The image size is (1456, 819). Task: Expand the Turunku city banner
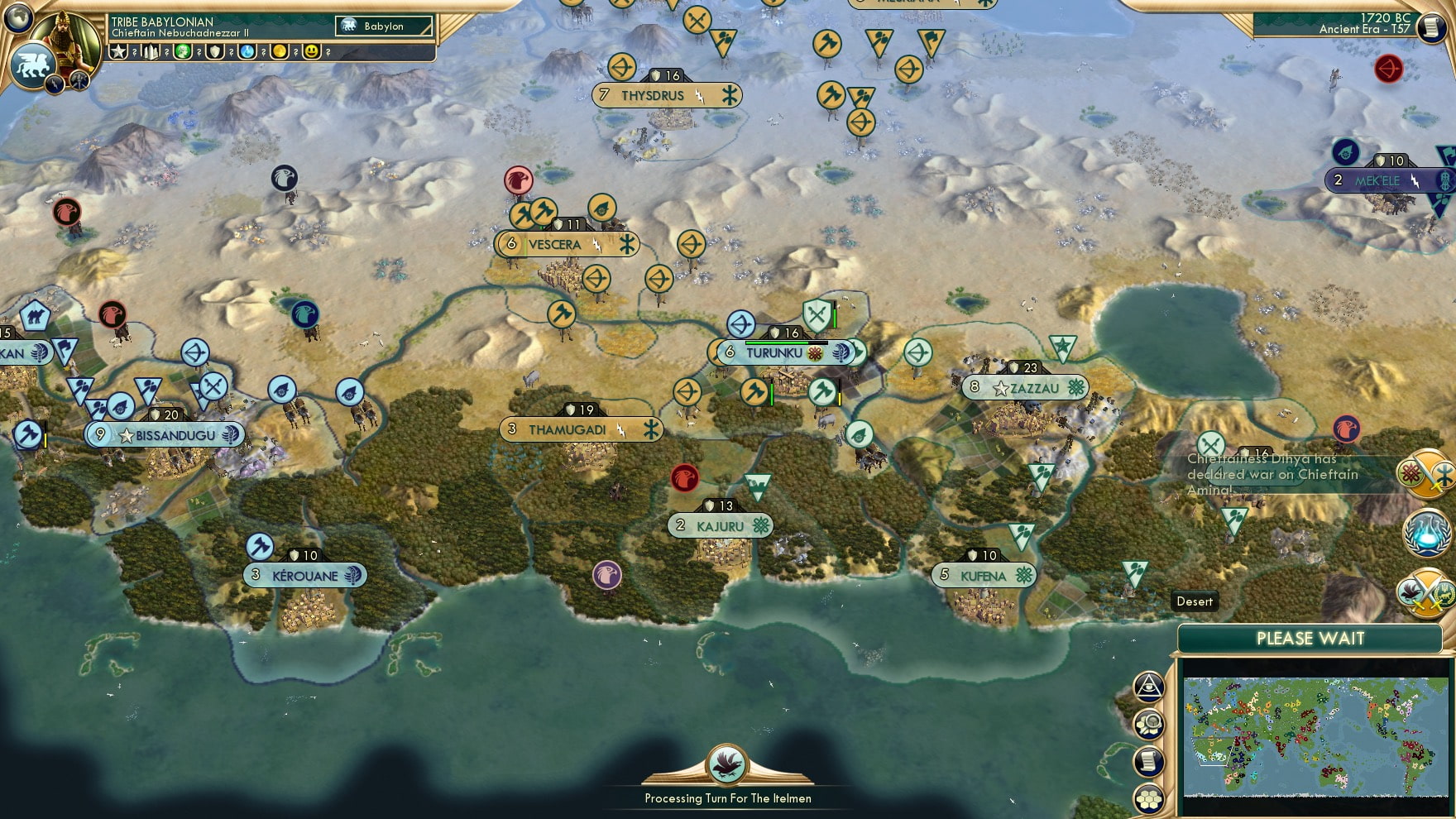784,352
